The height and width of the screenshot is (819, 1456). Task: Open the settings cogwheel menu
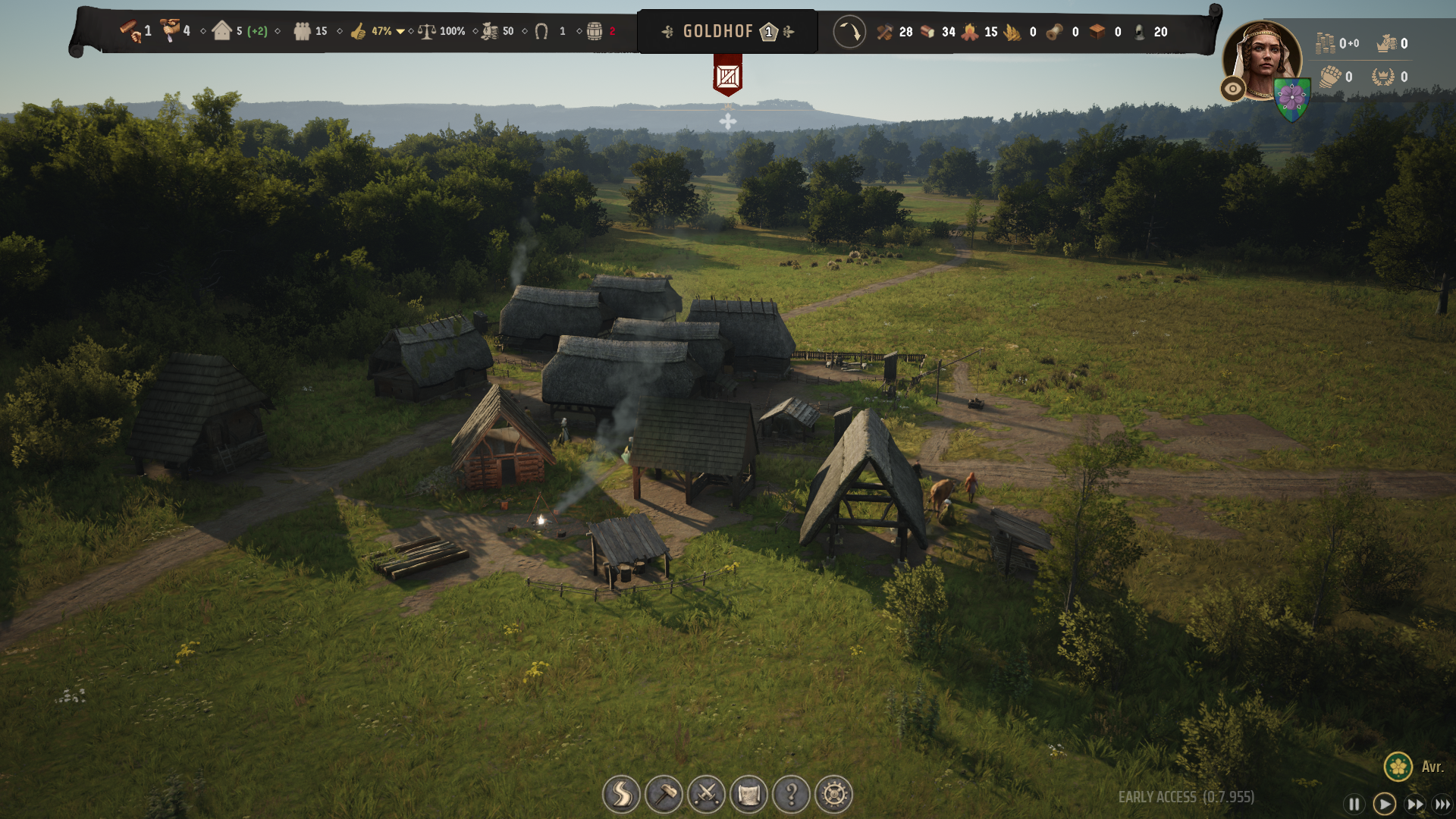click(833, 794)
